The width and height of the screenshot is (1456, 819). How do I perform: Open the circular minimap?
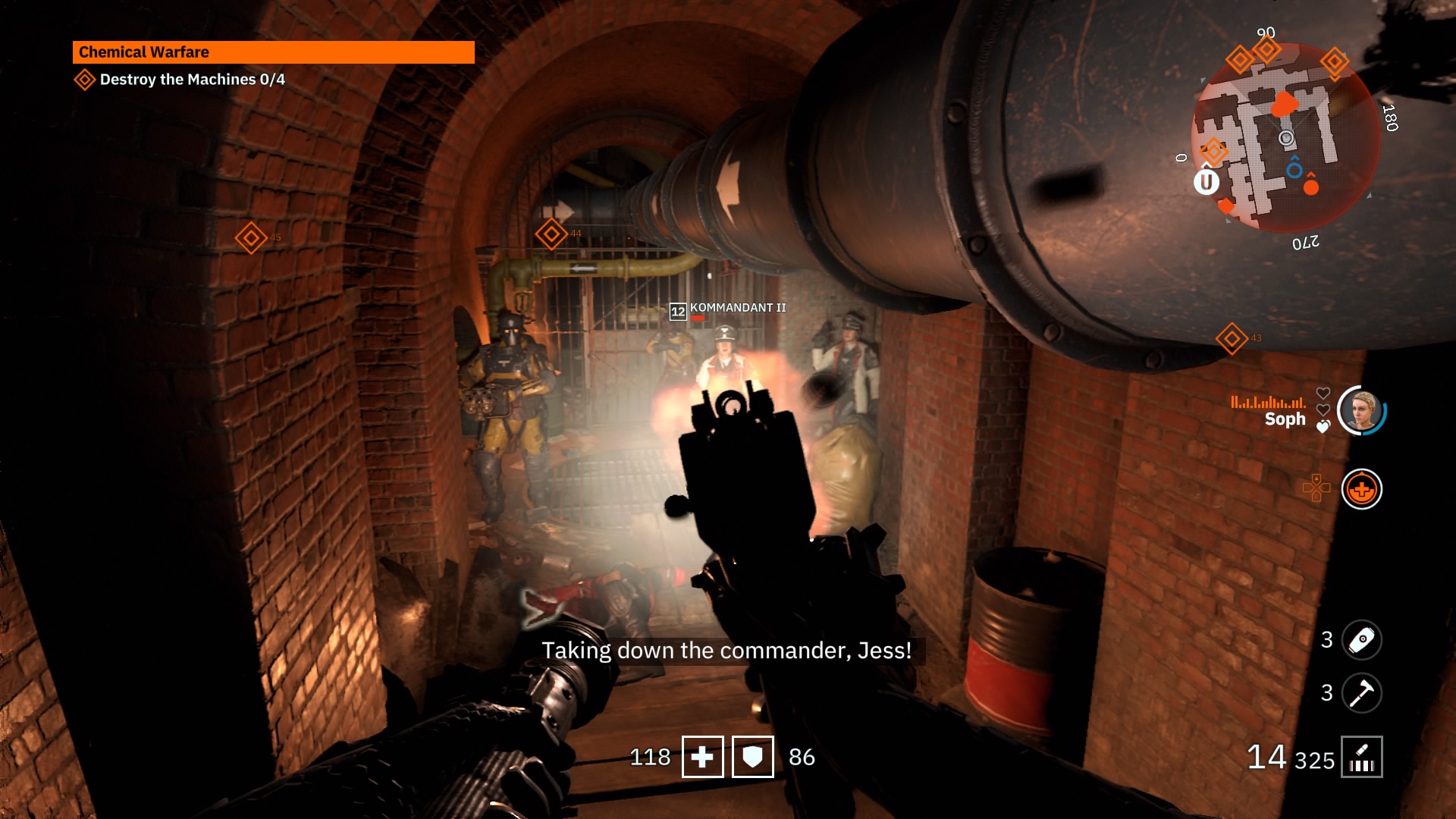pos(1285,138)
